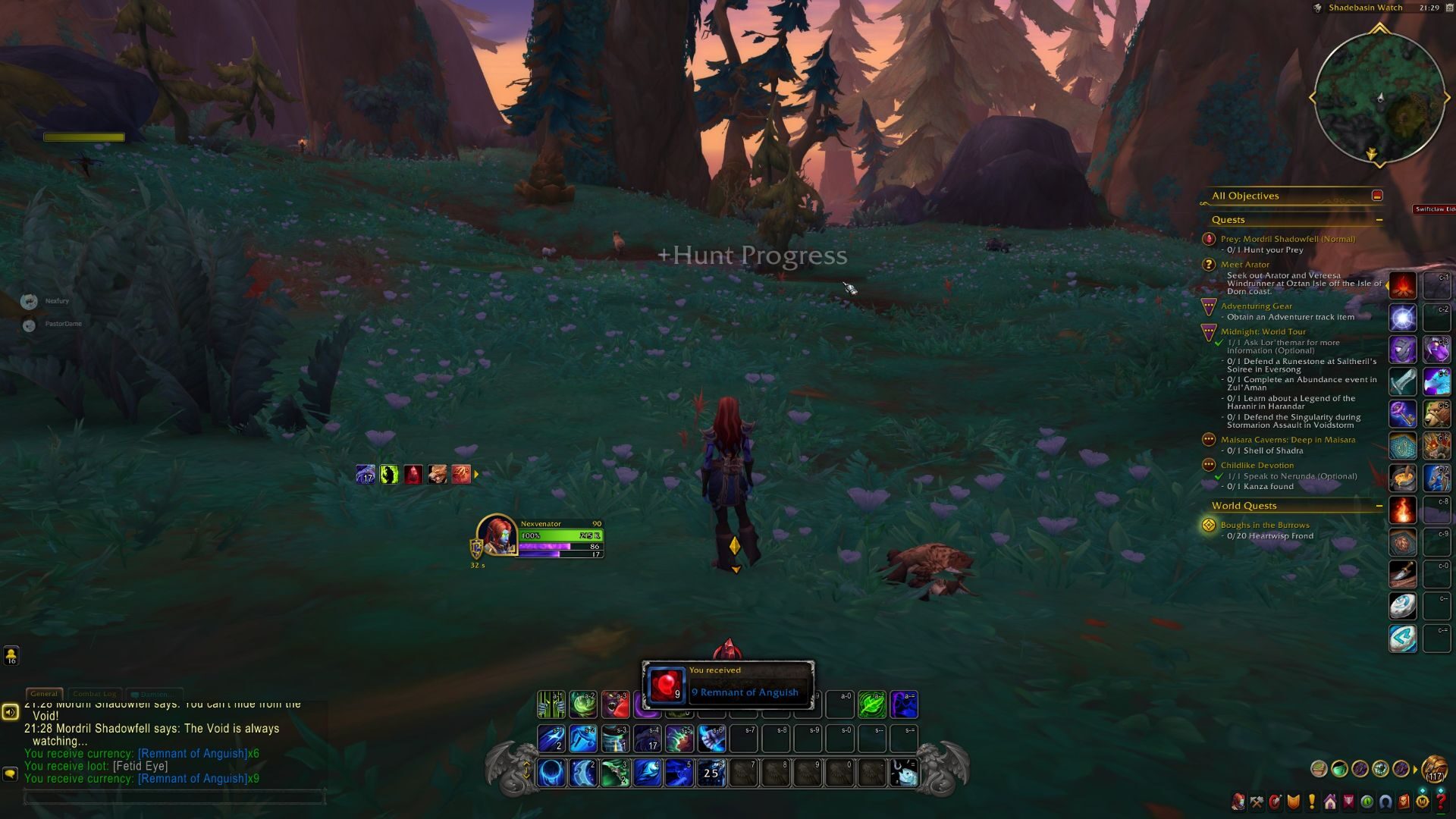1456x819 pixels.
Task: Click the red Remnant of Anguish loot icon
Action: pos(667,685)
